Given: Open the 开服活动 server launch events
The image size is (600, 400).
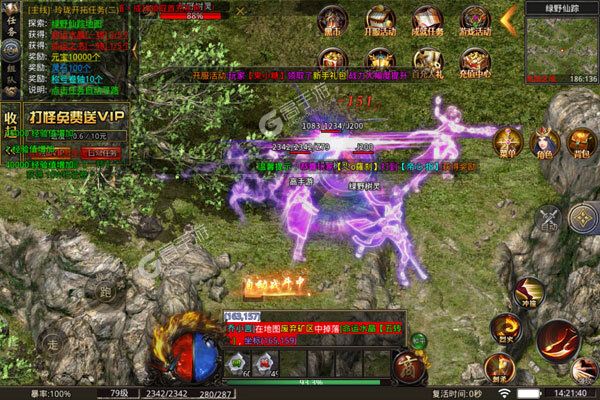Looking at the screenshot, I should point(379,23).
